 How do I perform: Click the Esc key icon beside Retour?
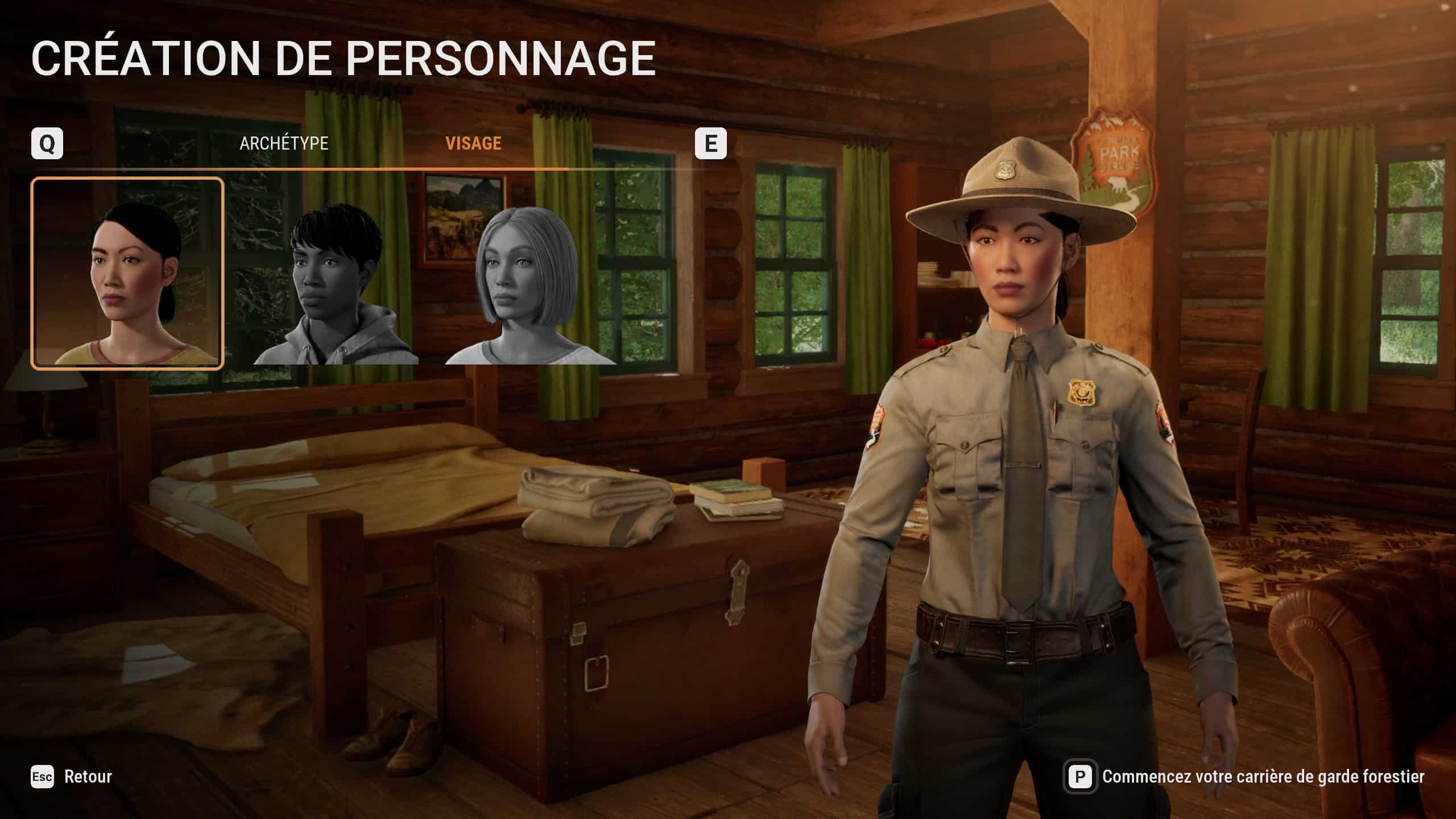42,777
